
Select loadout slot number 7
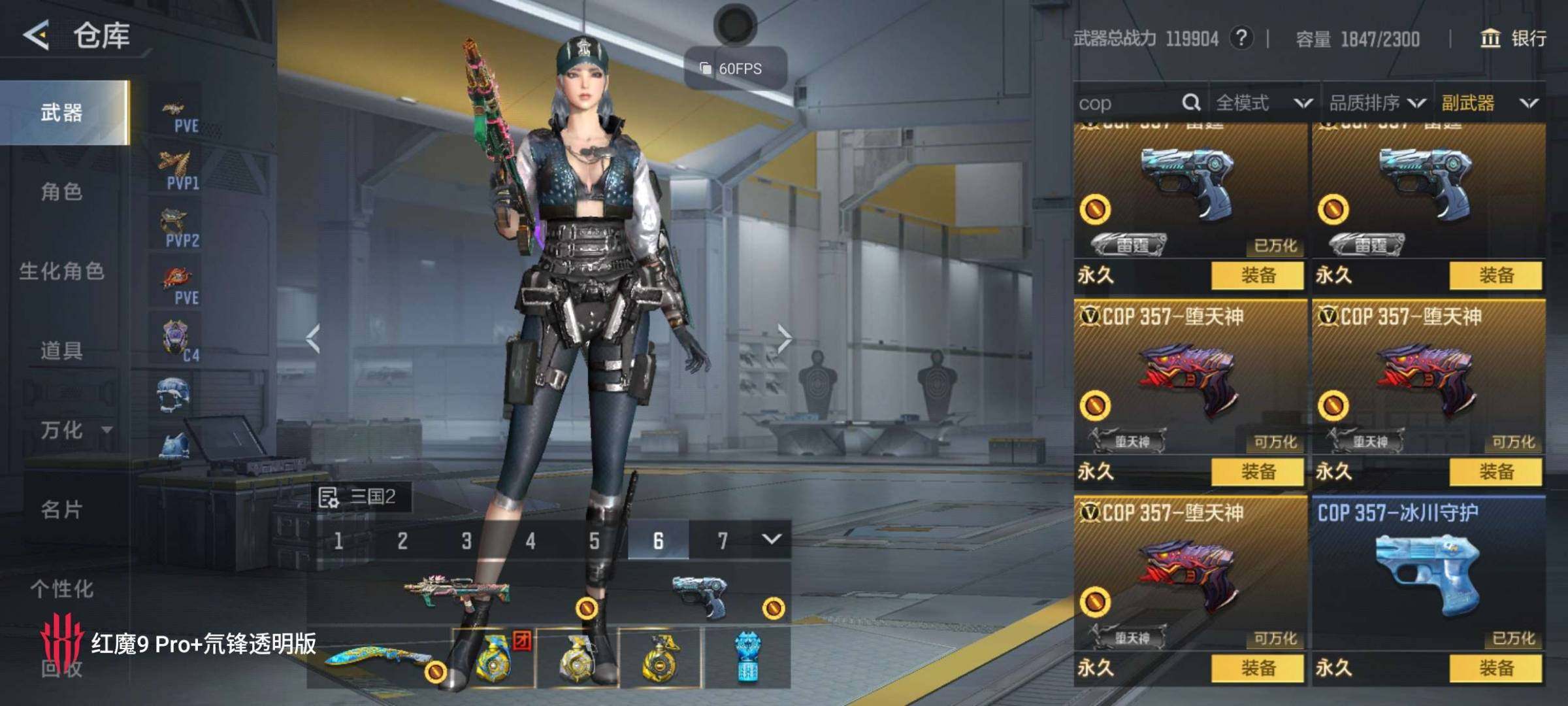click(x=722, y=541)
